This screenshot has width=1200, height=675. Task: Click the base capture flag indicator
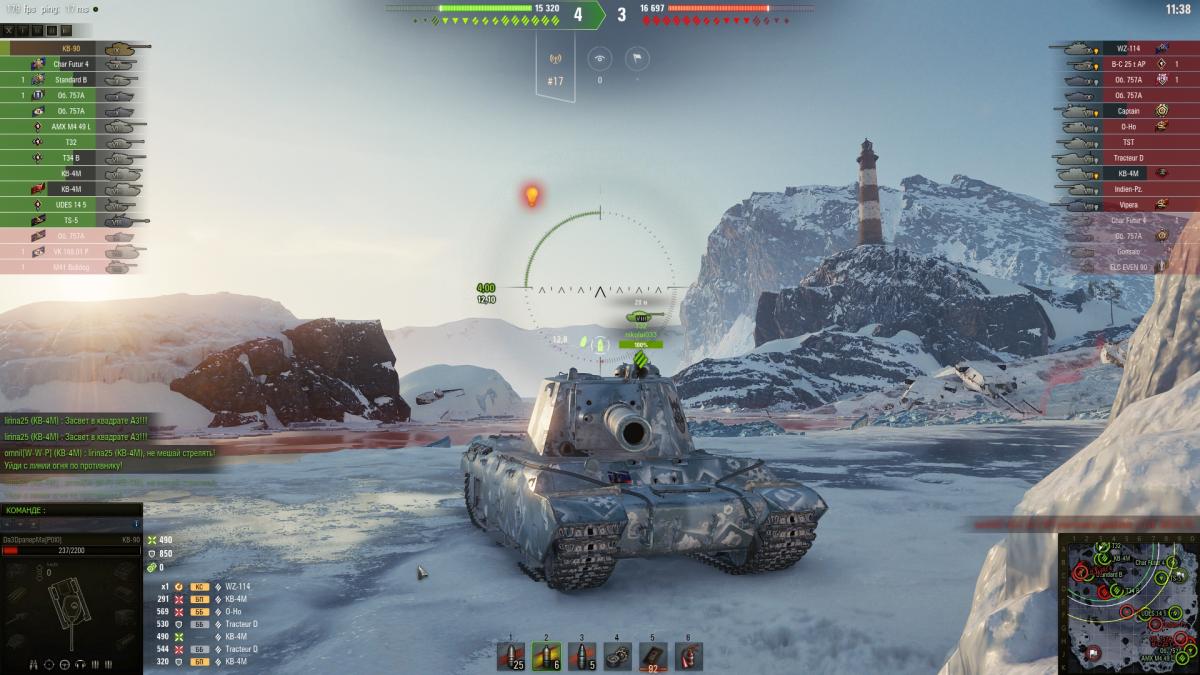(x=635, y=58)
